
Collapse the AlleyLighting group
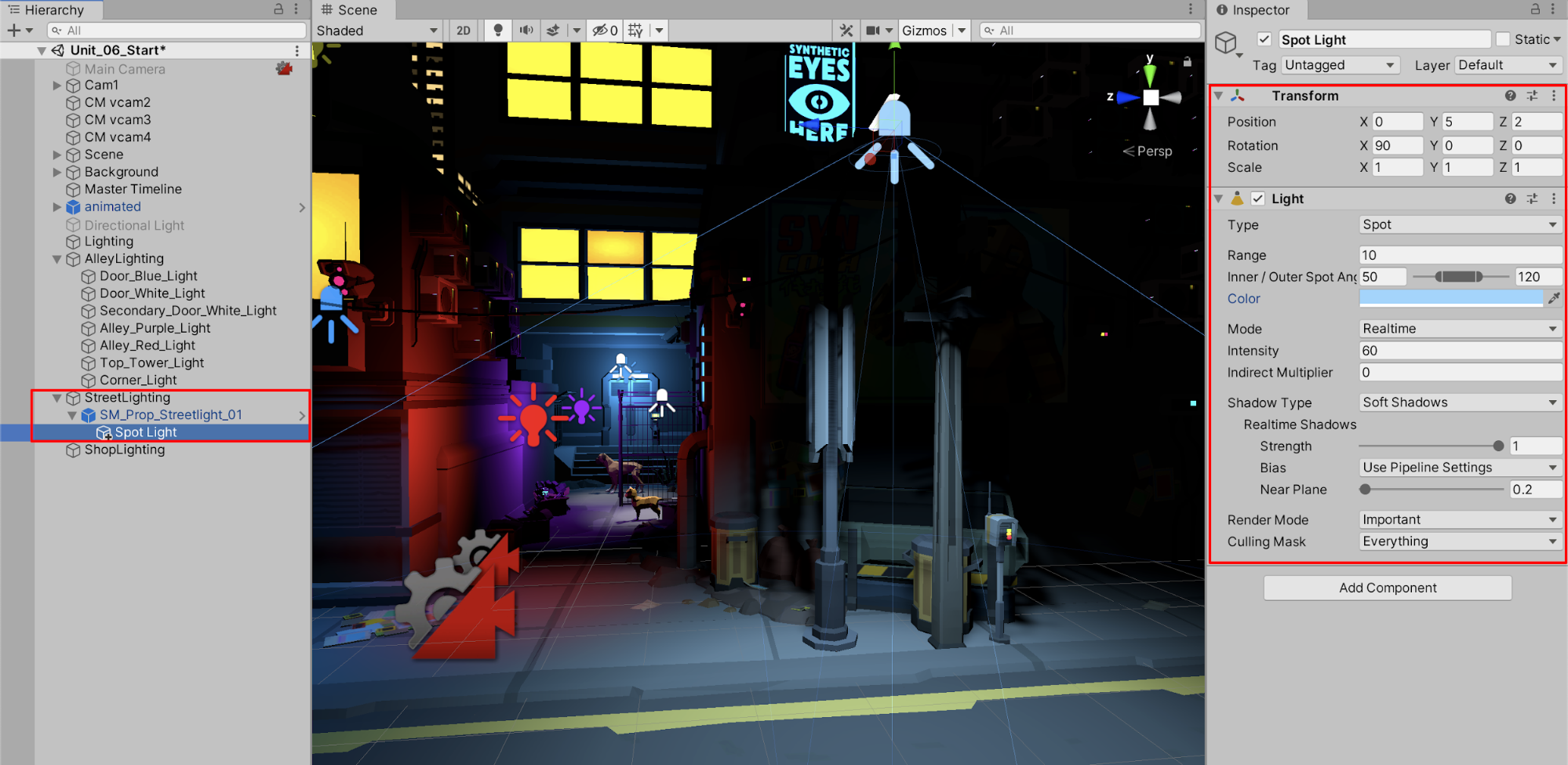pos(57,259)
